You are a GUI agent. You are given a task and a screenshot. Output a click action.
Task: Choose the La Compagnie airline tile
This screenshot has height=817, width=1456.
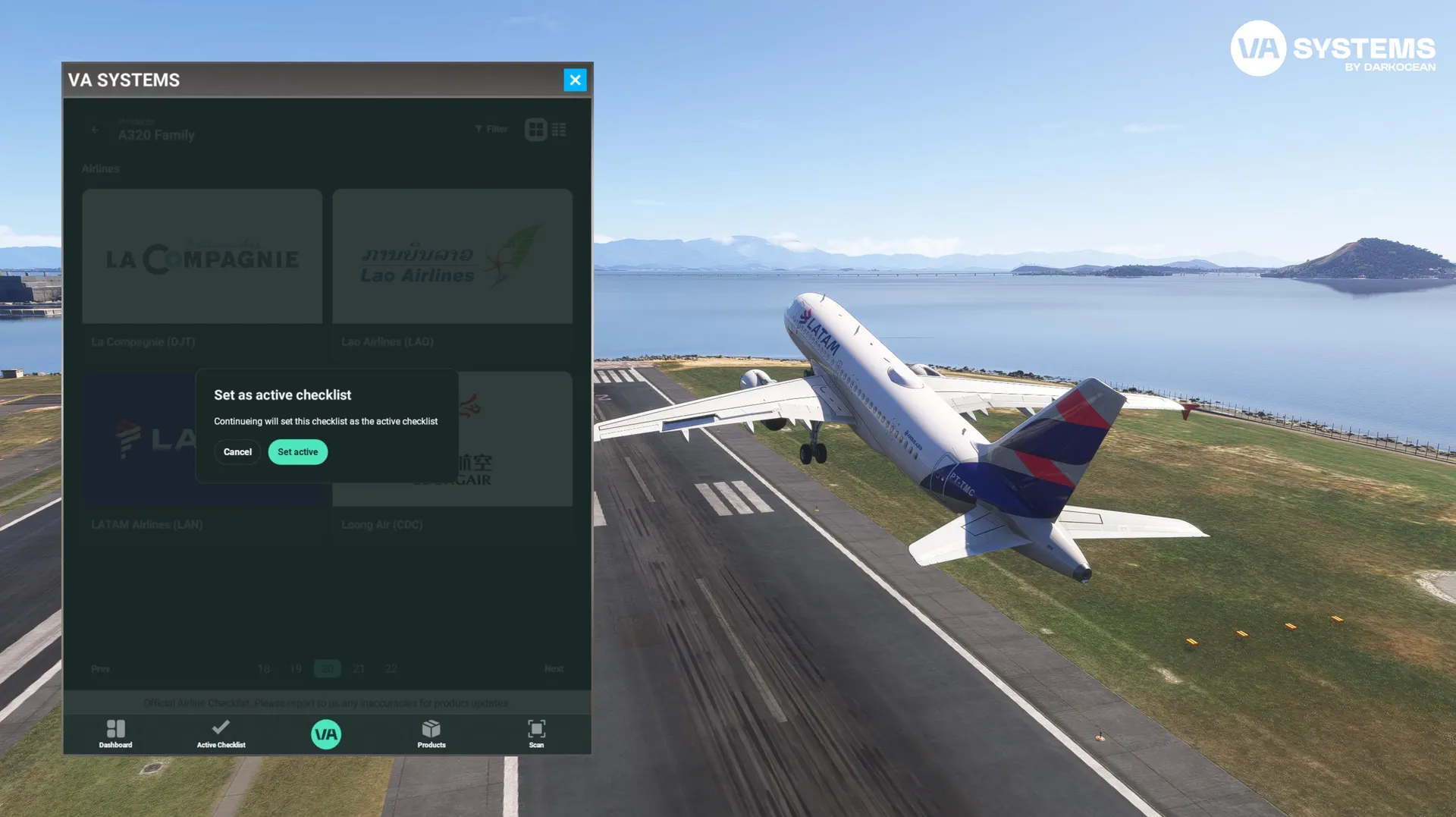click(202, 256)
